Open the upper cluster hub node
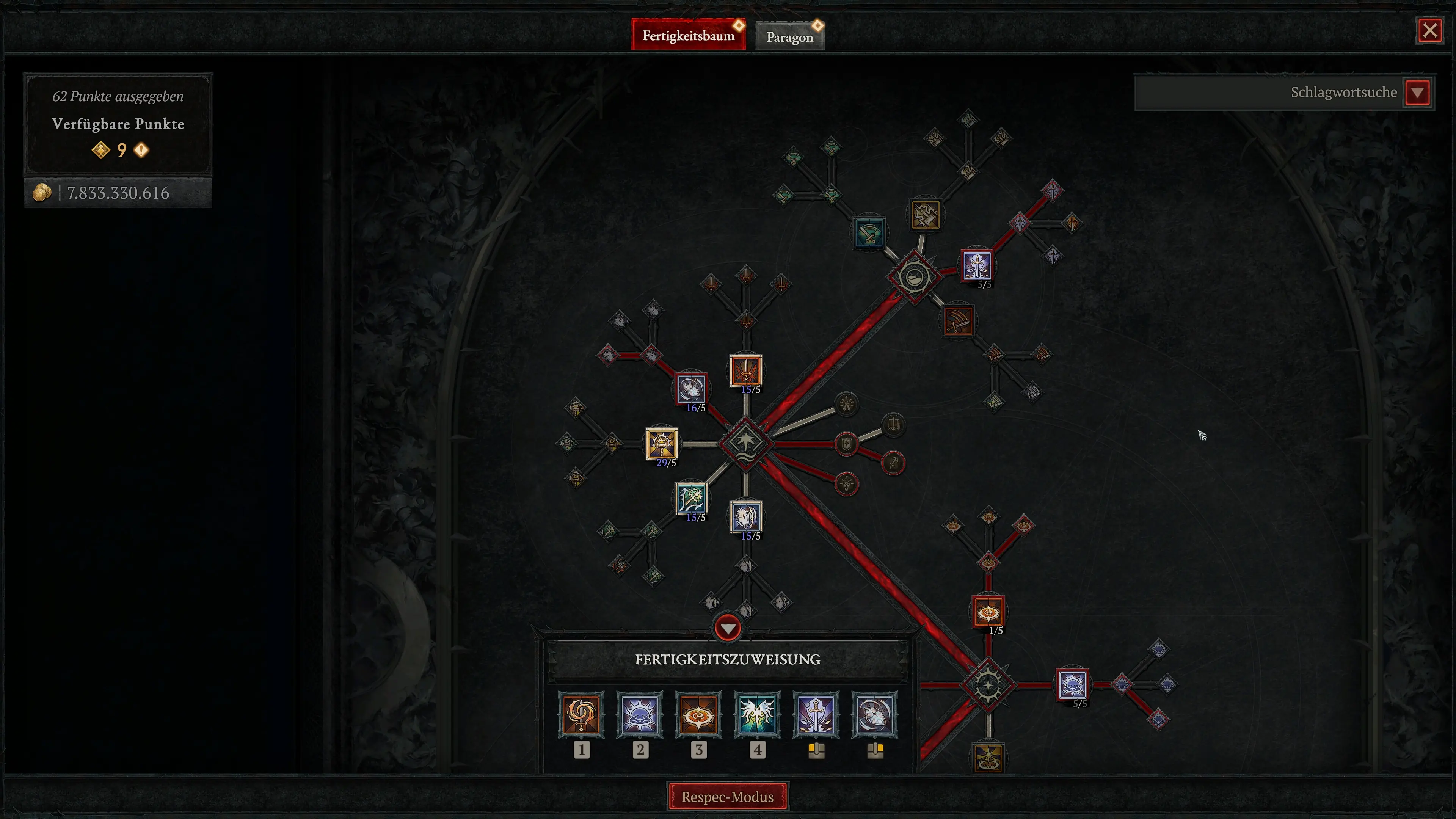The height and width of the screenshot is (819, 1456). [x=913, y=277]
